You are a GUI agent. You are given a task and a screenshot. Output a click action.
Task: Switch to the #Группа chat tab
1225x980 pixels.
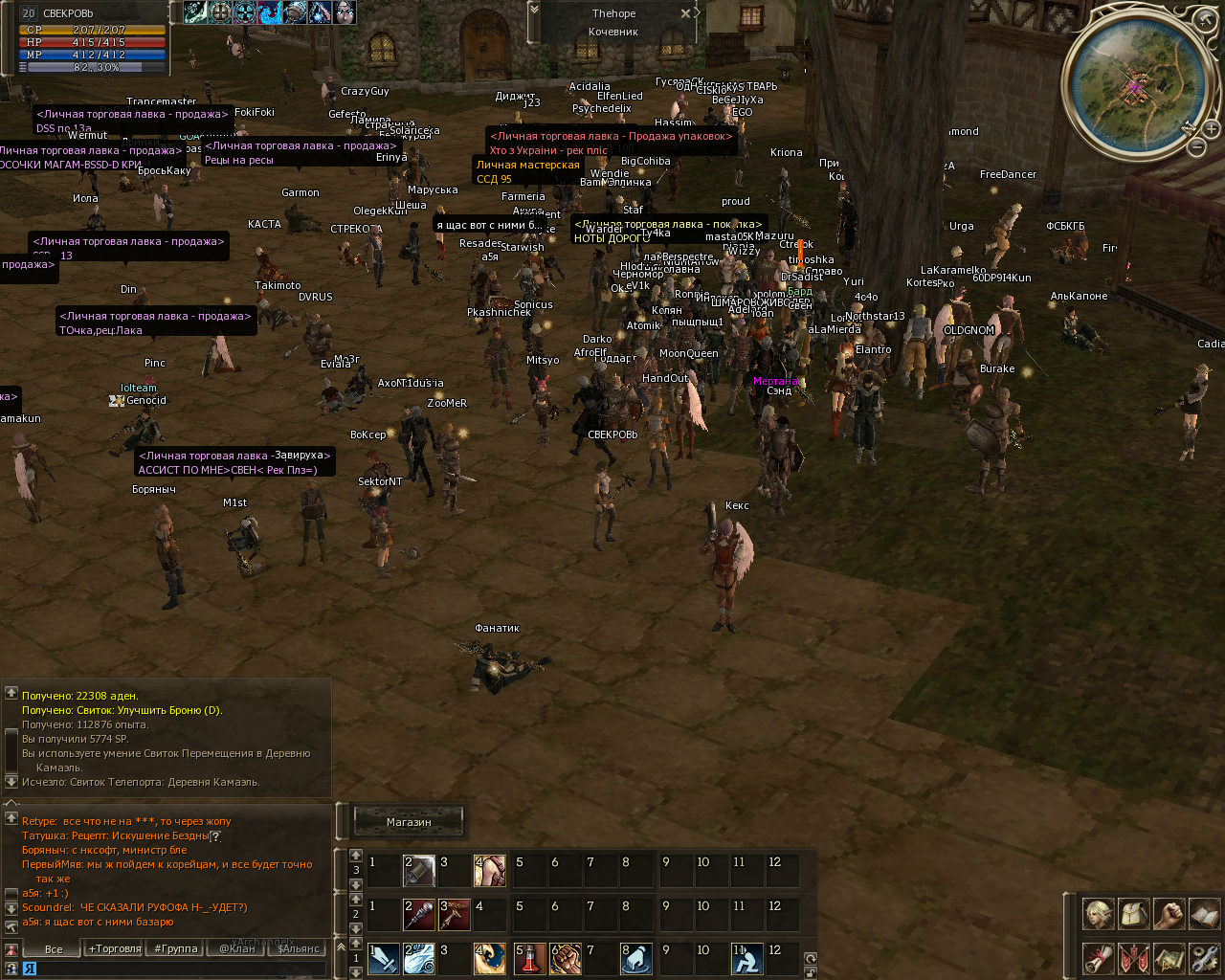click(x=175, y=948)
